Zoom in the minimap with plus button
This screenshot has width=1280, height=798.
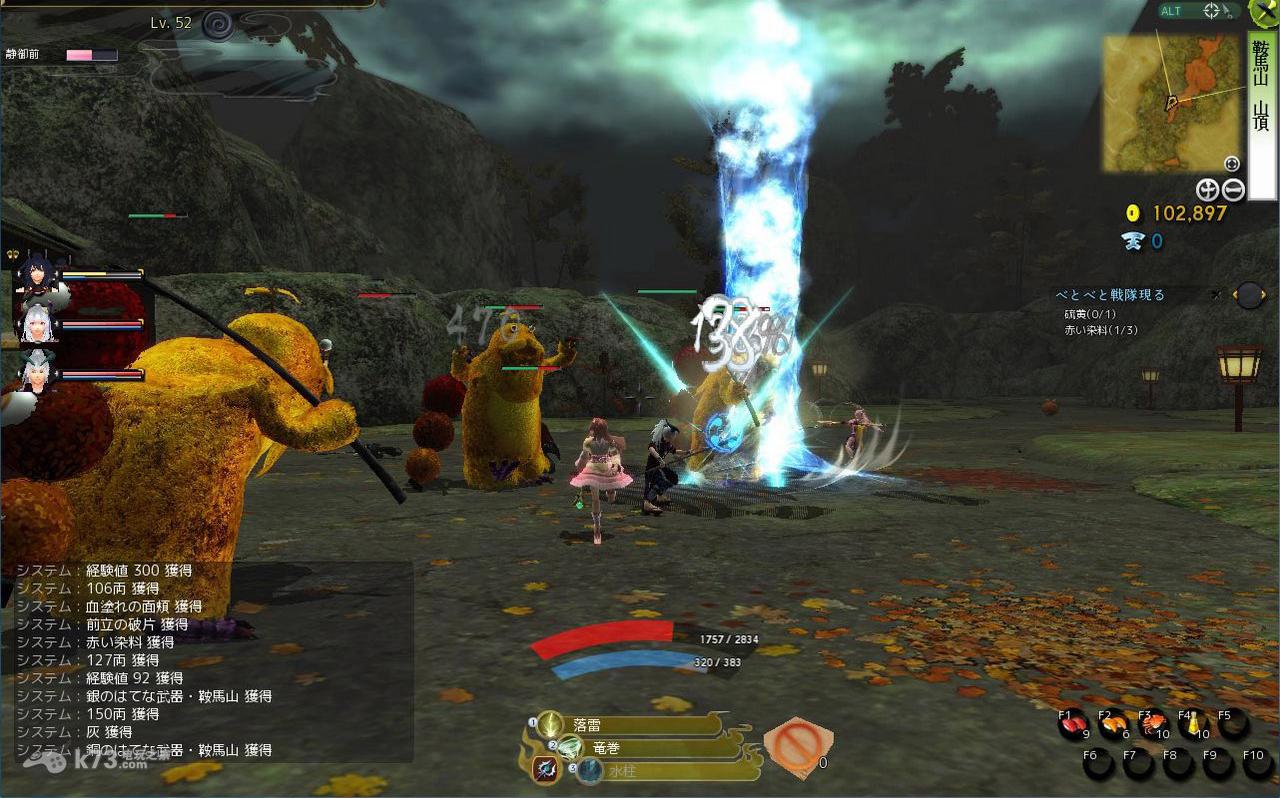pos(1208,189)
